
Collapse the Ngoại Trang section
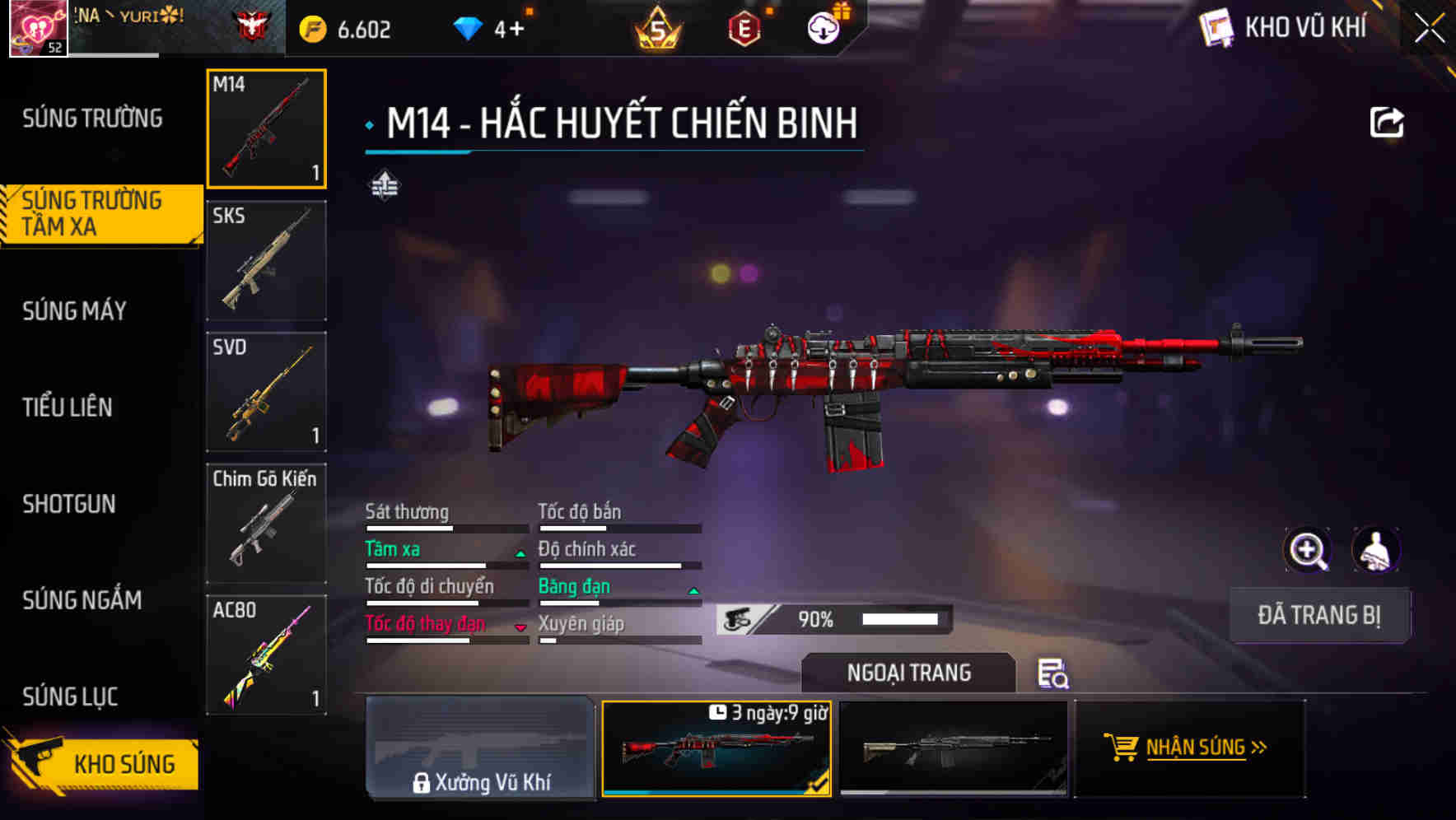click(910, 673)
